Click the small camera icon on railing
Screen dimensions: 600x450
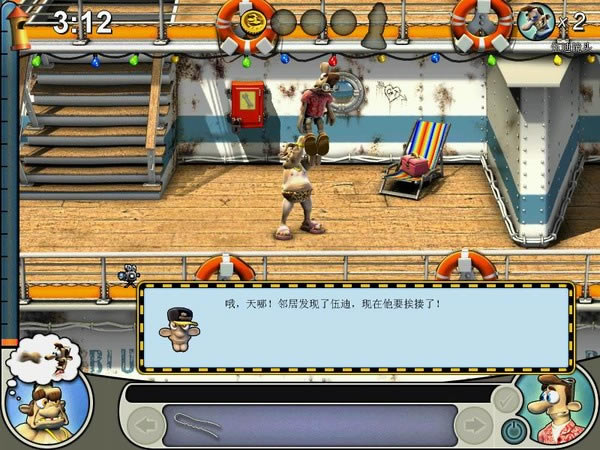(x=129, y=274)
